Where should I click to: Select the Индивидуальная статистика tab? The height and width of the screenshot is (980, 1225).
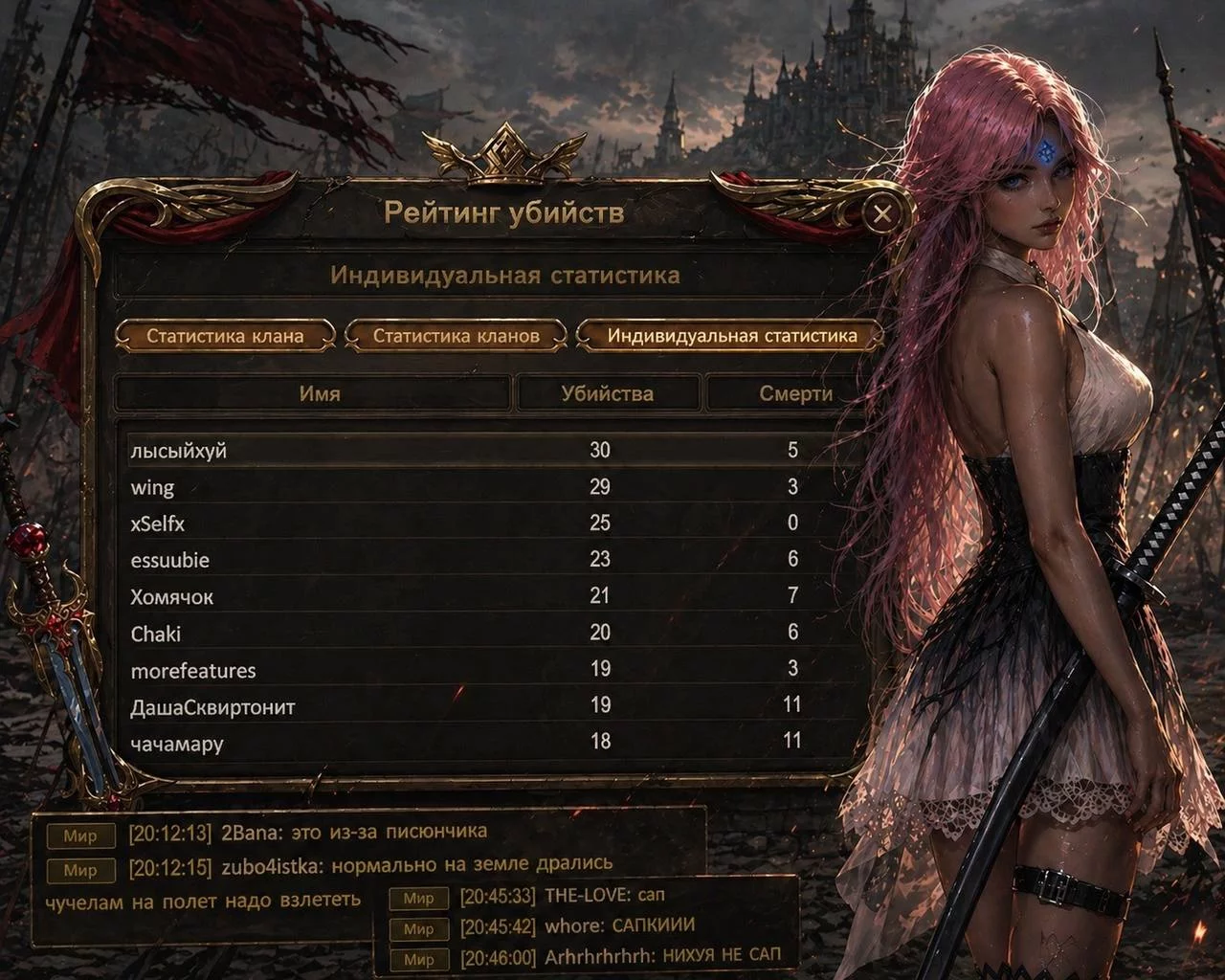[731, 336]
